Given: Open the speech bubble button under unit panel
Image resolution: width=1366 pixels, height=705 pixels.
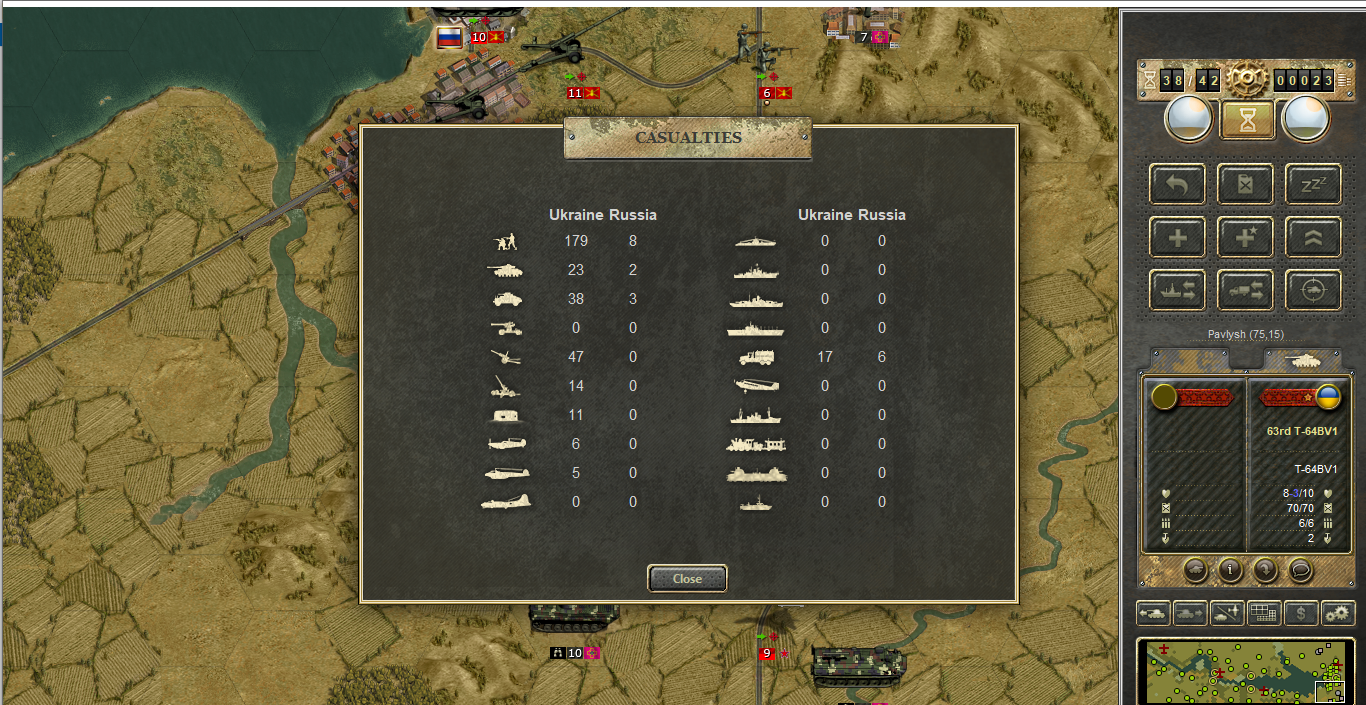Looking at the screenshot, I should click(1299, 570).
